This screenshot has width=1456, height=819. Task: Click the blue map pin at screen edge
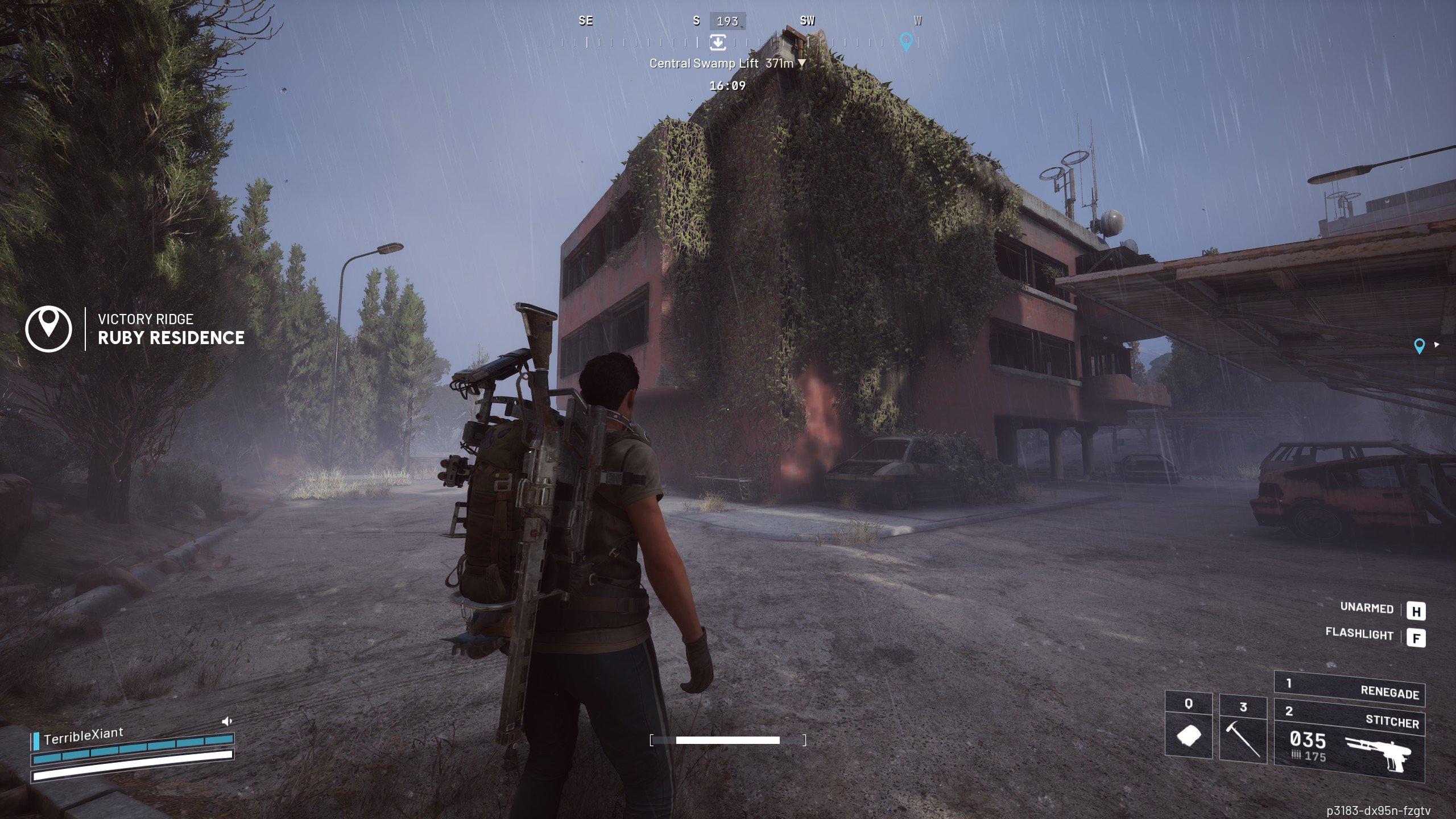coord(1419,346)
